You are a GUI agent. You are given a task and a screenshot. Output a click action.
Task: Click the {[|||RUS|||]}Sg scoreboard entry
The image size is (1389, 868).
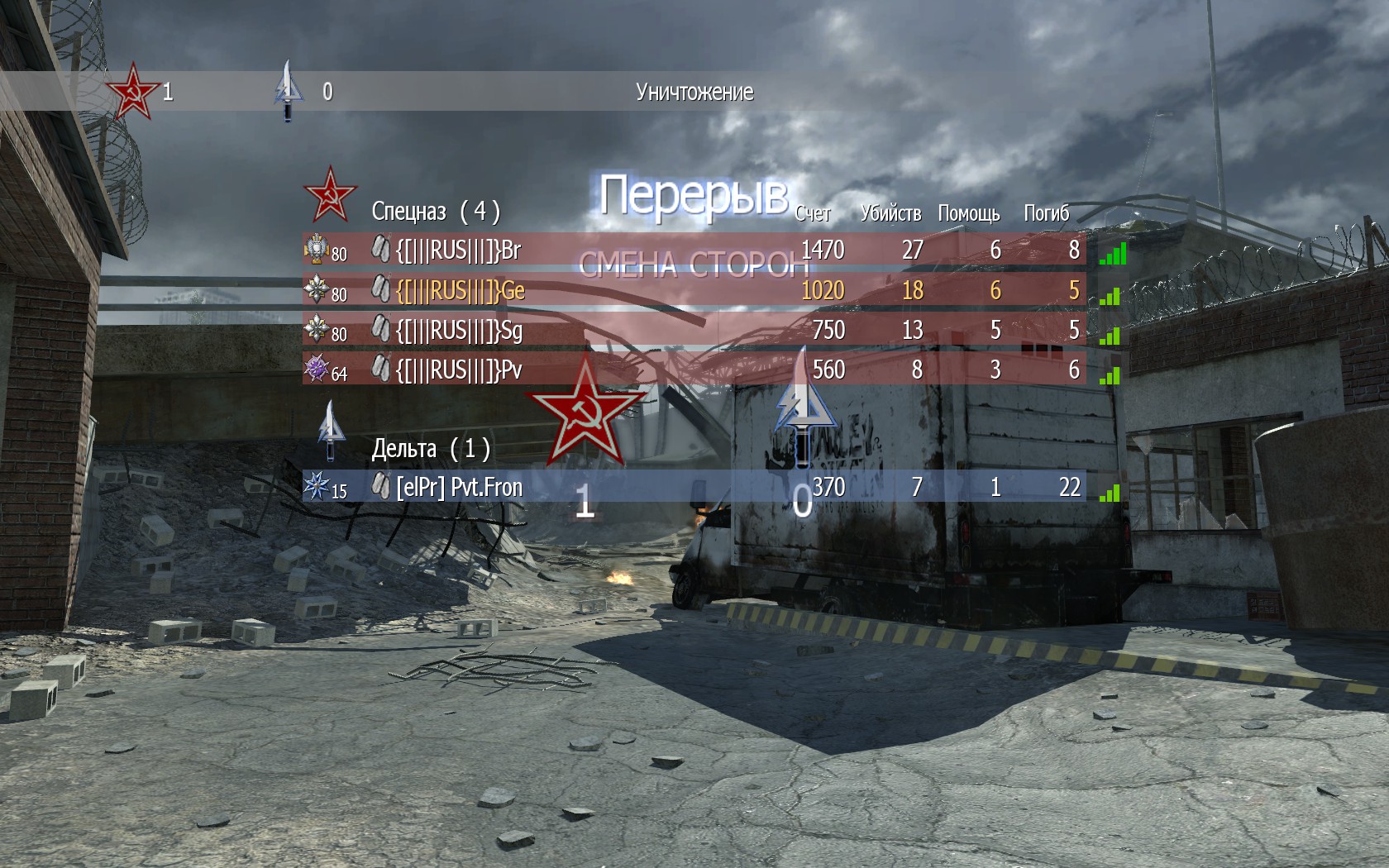point(459,330)
